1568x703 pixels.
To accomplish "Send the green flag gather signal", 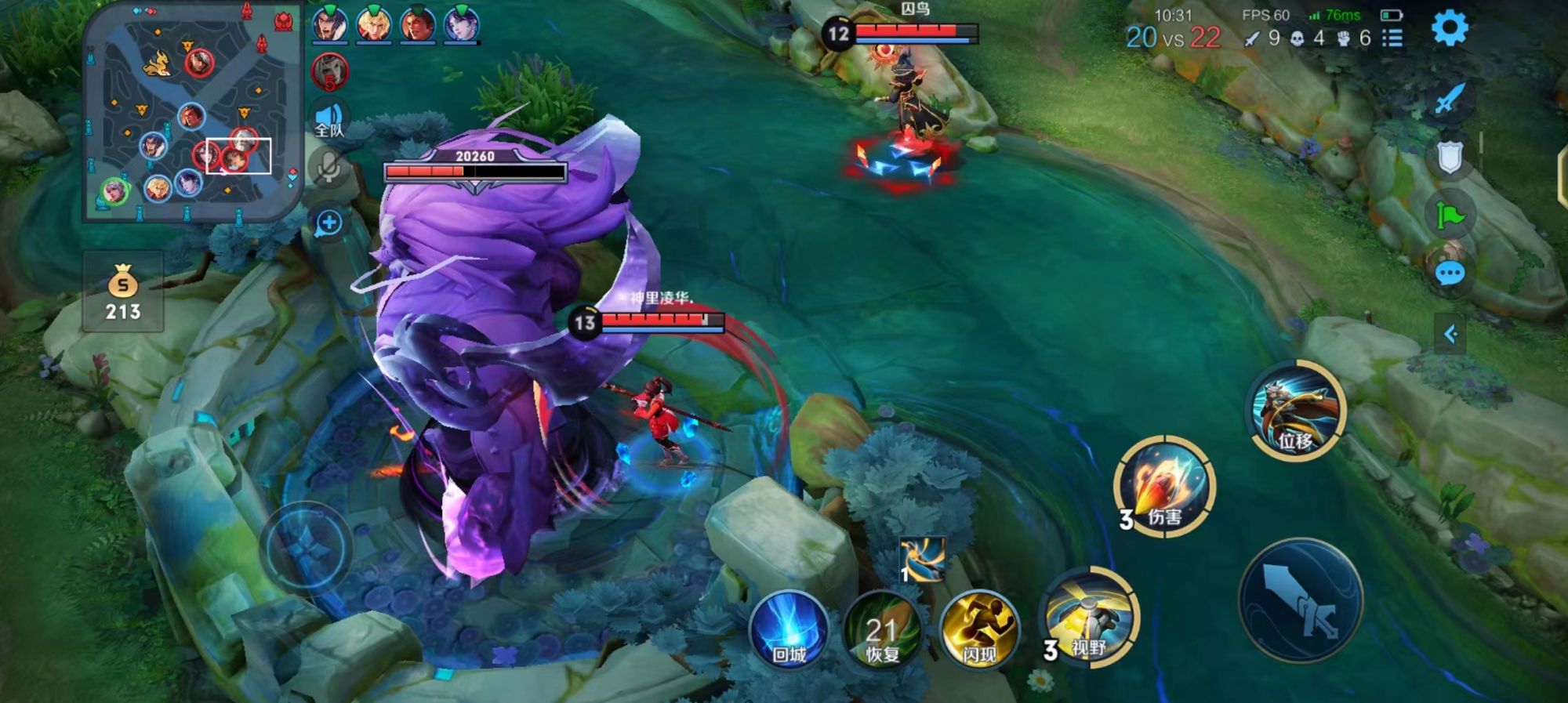I will pyautogui.click(x=1450, y=214).
